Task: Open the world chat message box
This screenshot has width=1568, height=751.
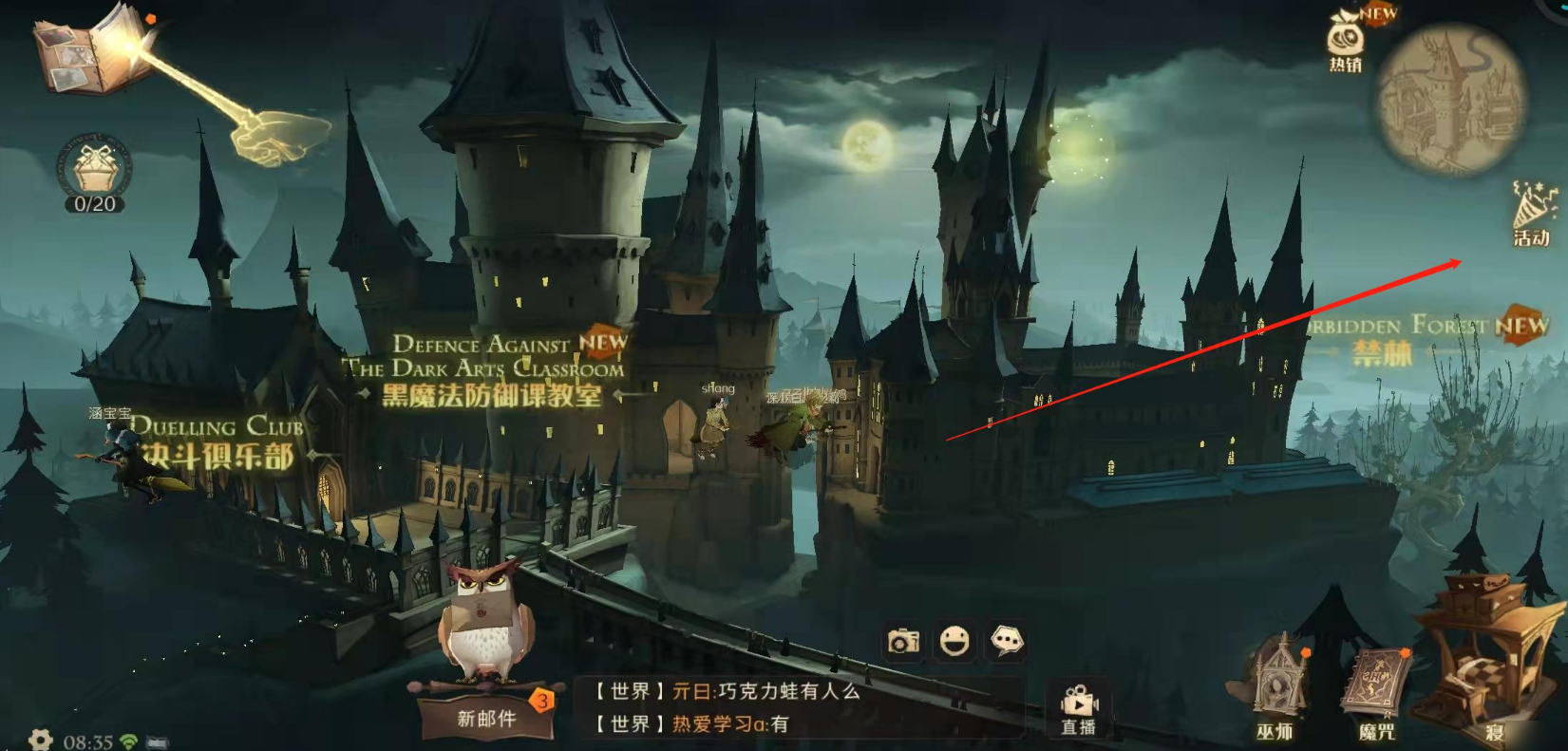Action: click(x=798, y=707)
